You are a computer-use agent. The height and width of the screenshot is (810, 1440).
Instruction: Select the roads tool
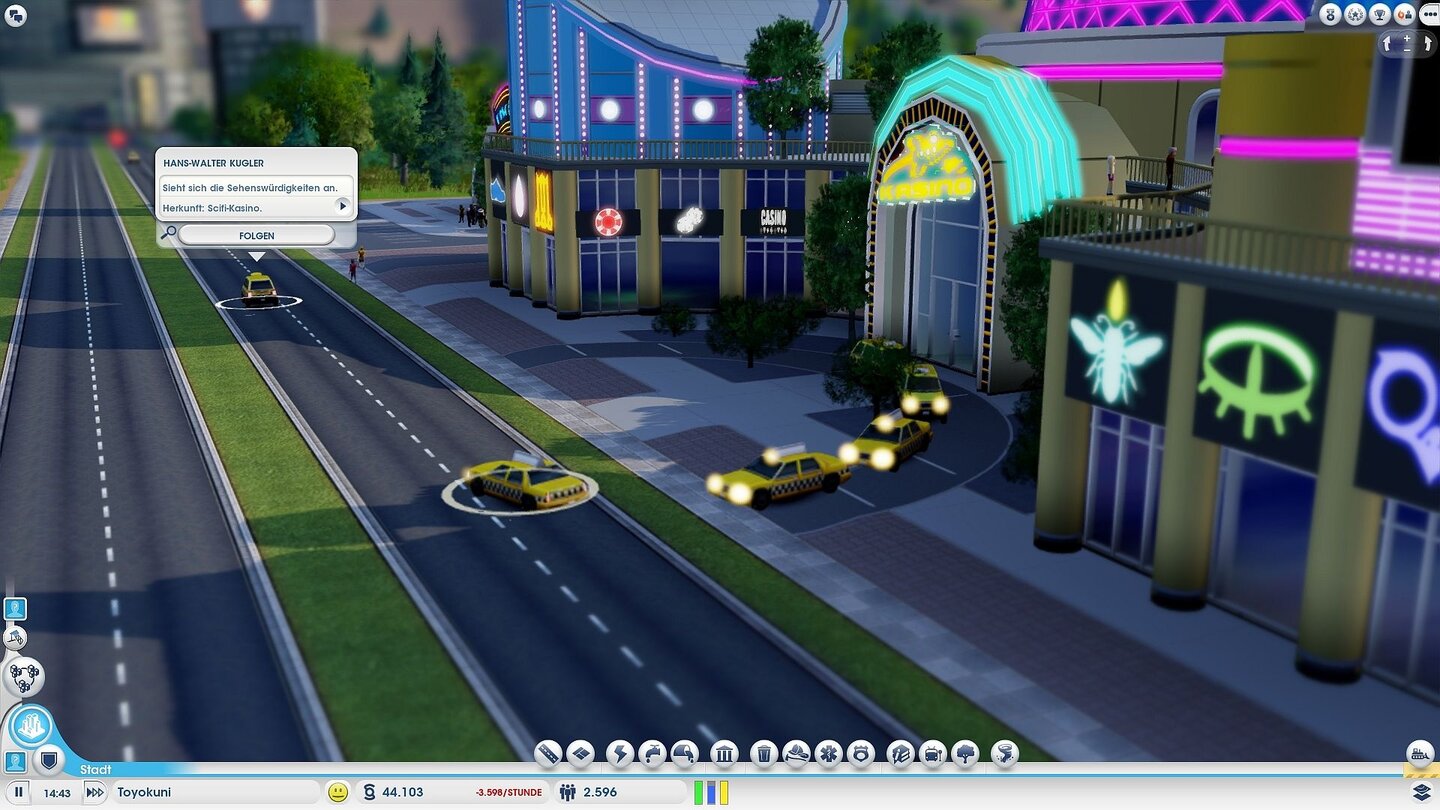(546, 753)
